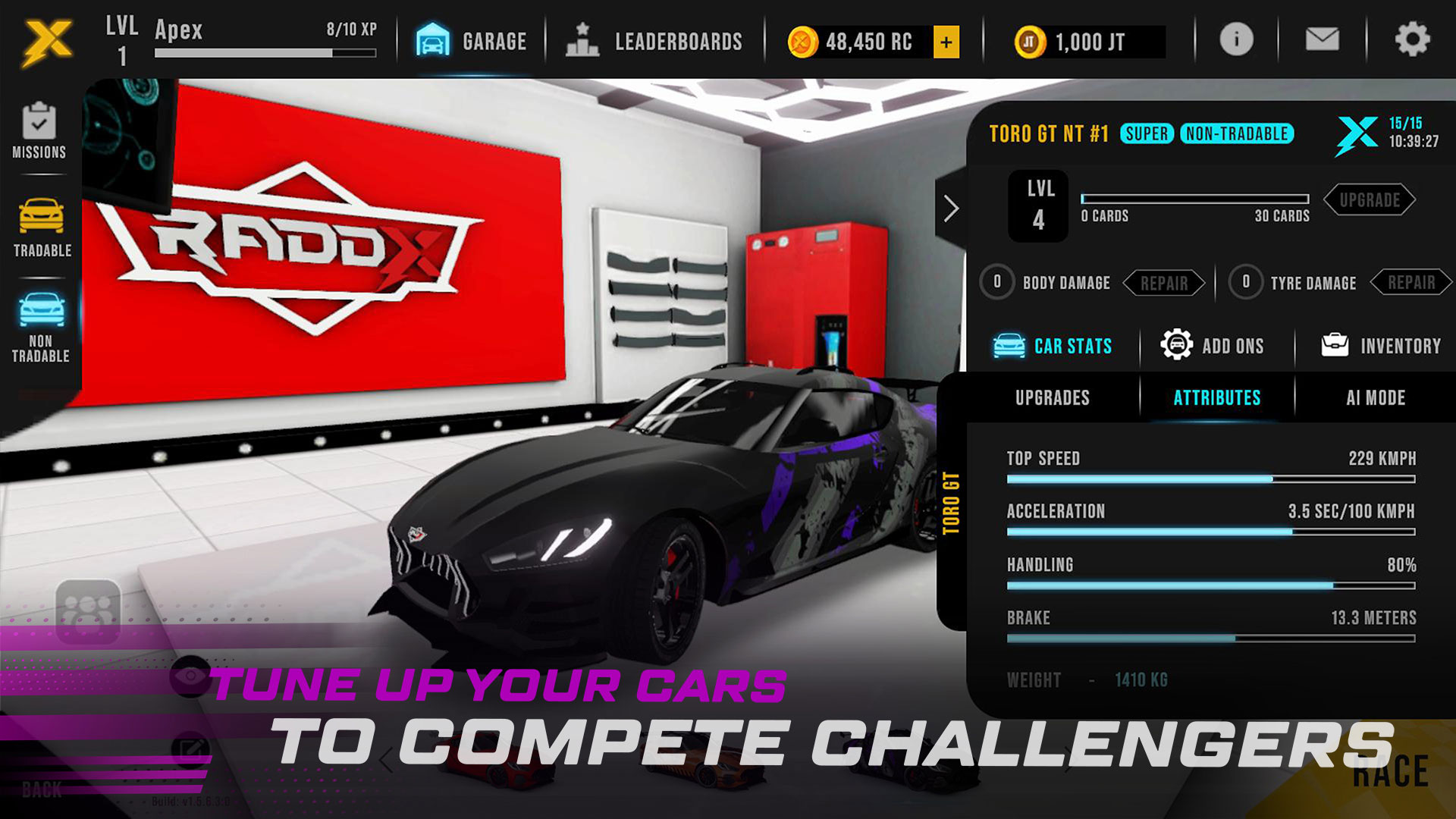The width and height of the screenshot is (1456, 819).
Task: Show Non Tradable cars
Action: 41,328
